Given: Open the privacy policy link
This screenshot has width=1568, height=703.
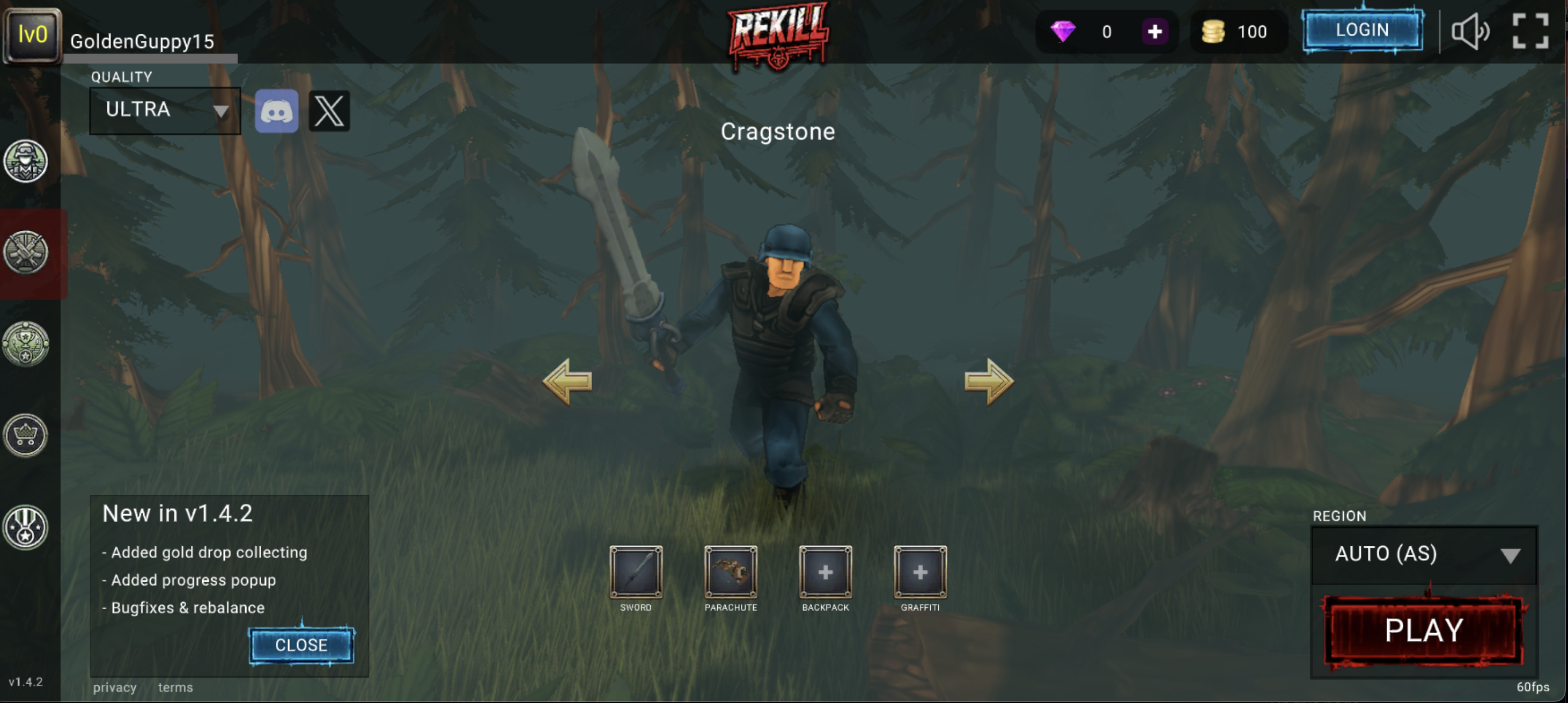Looking at the screenshot, I should coord(114,687).
